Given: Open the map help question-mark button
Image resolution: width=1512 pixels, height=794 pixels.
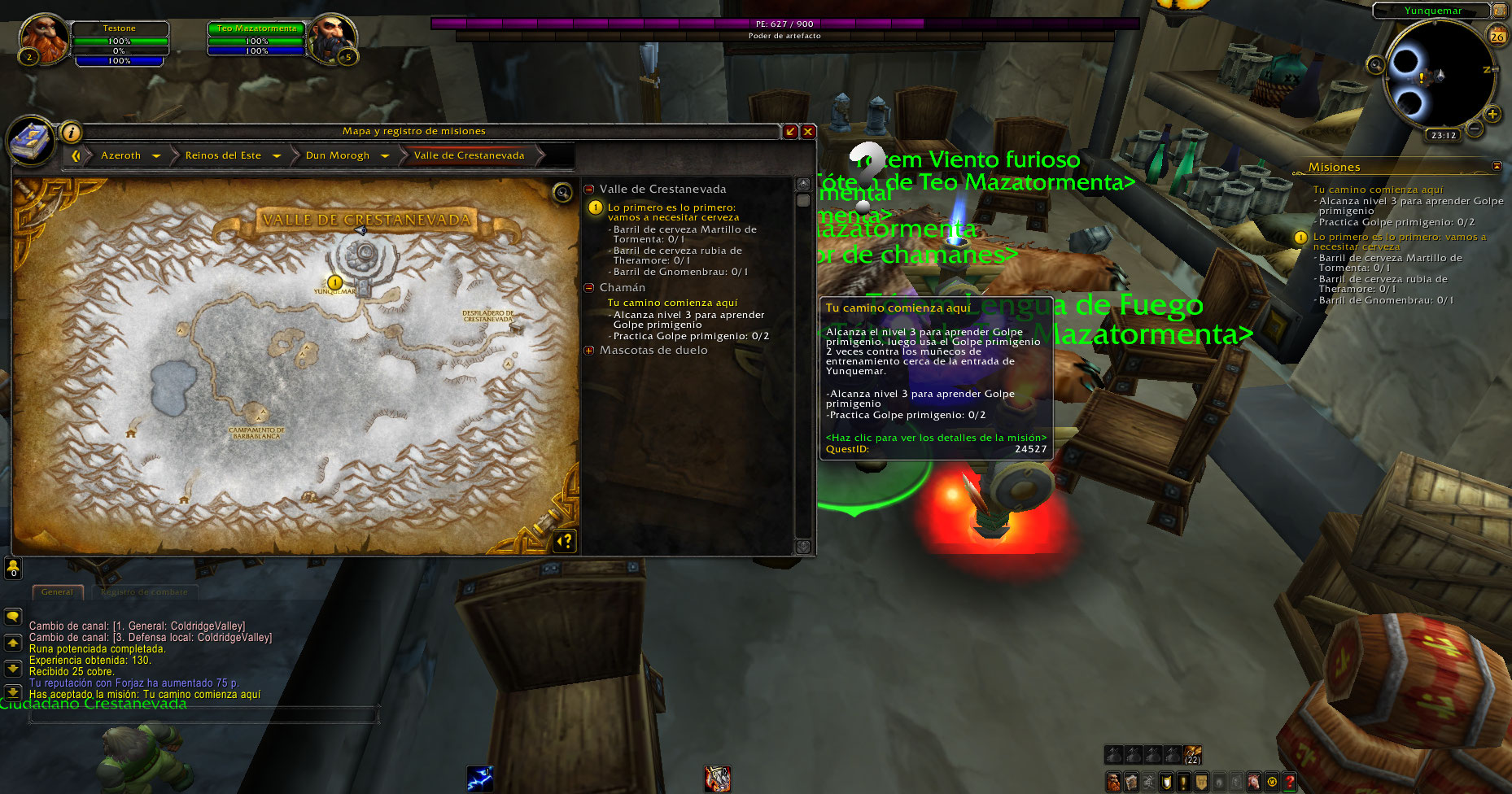Looking at the screenshot, I should click(x=565, y=540).
